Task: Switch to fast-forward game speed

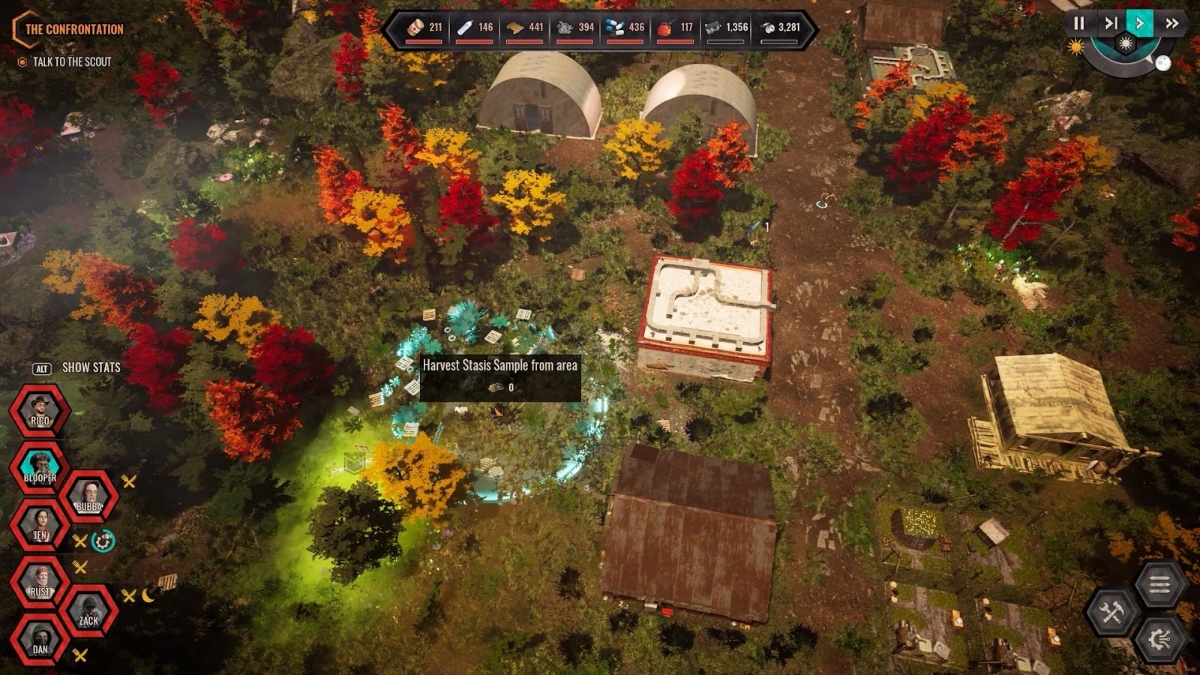Action: pyautogui.click(x=1171, y=23)
